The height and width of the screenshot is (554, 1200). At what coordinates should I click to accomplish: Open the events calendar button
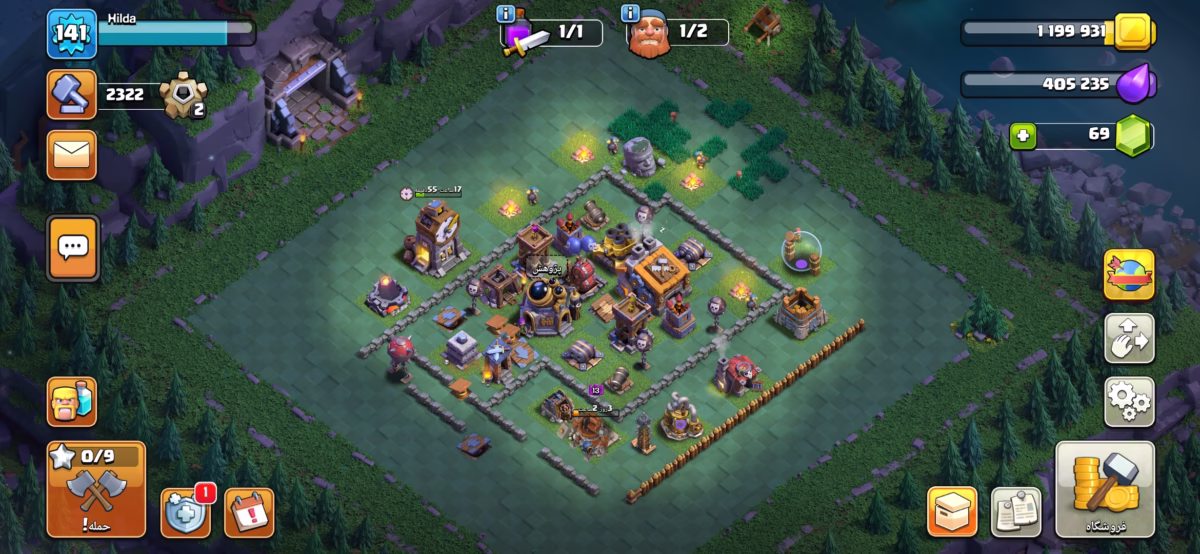click(x=249, y=513)
